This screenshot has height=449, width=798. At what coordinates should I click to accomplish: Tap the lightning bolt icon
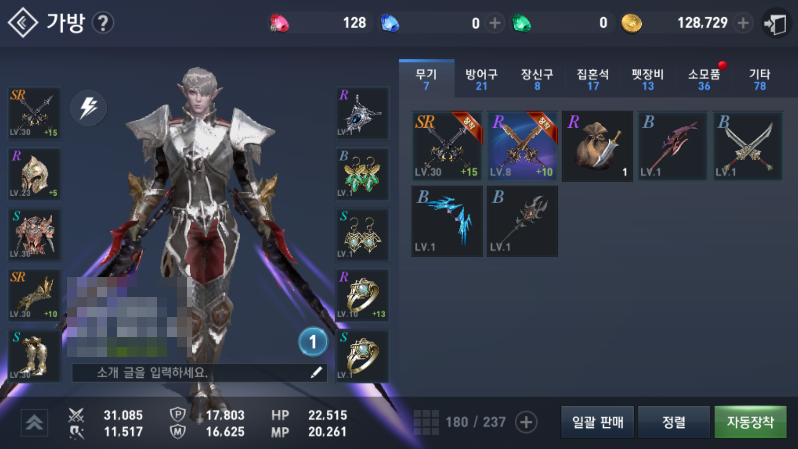click(x=88, y=106)
